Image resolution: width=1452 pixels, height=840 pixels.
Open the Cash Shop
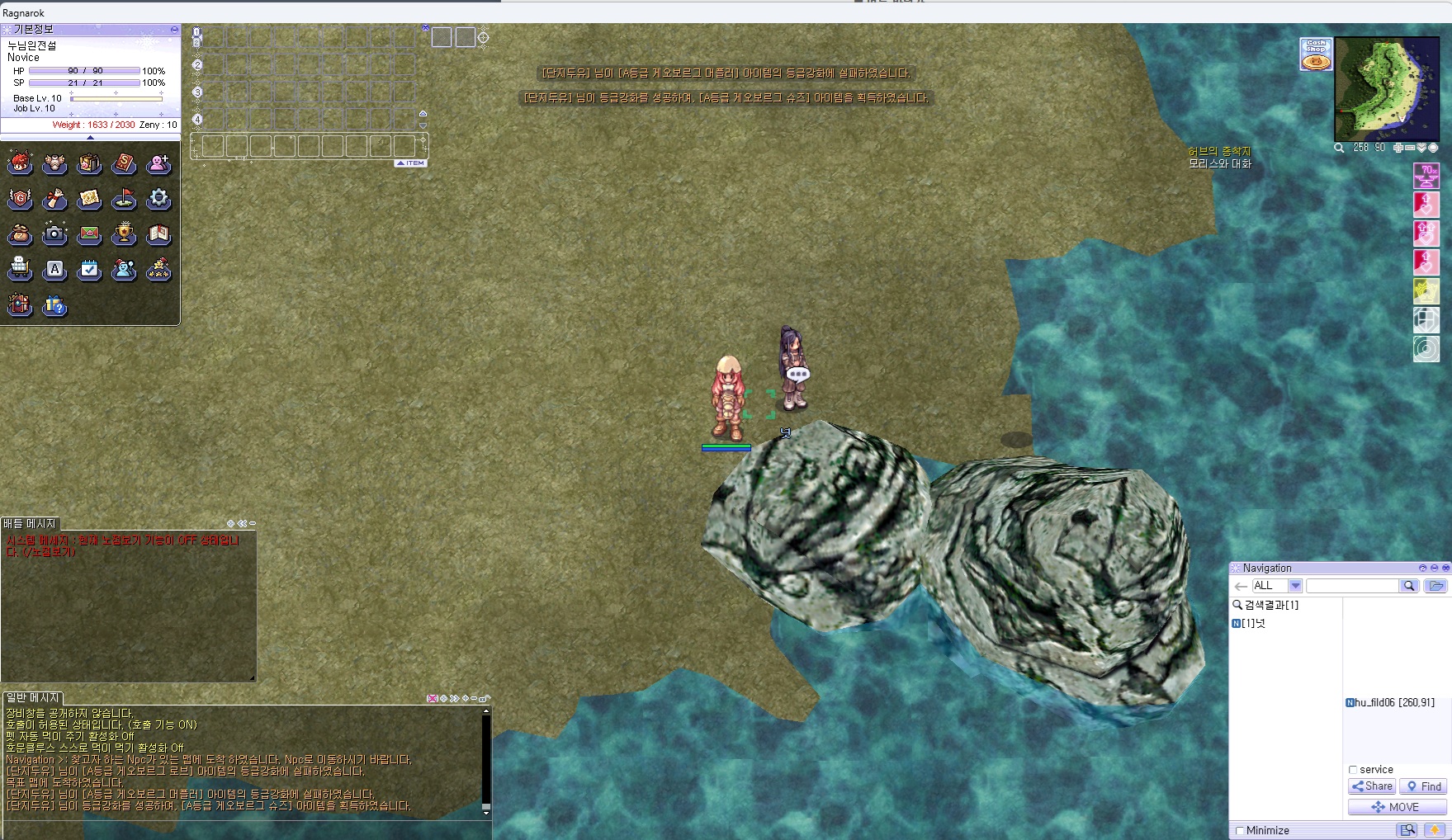click(x=1316, y=54)
